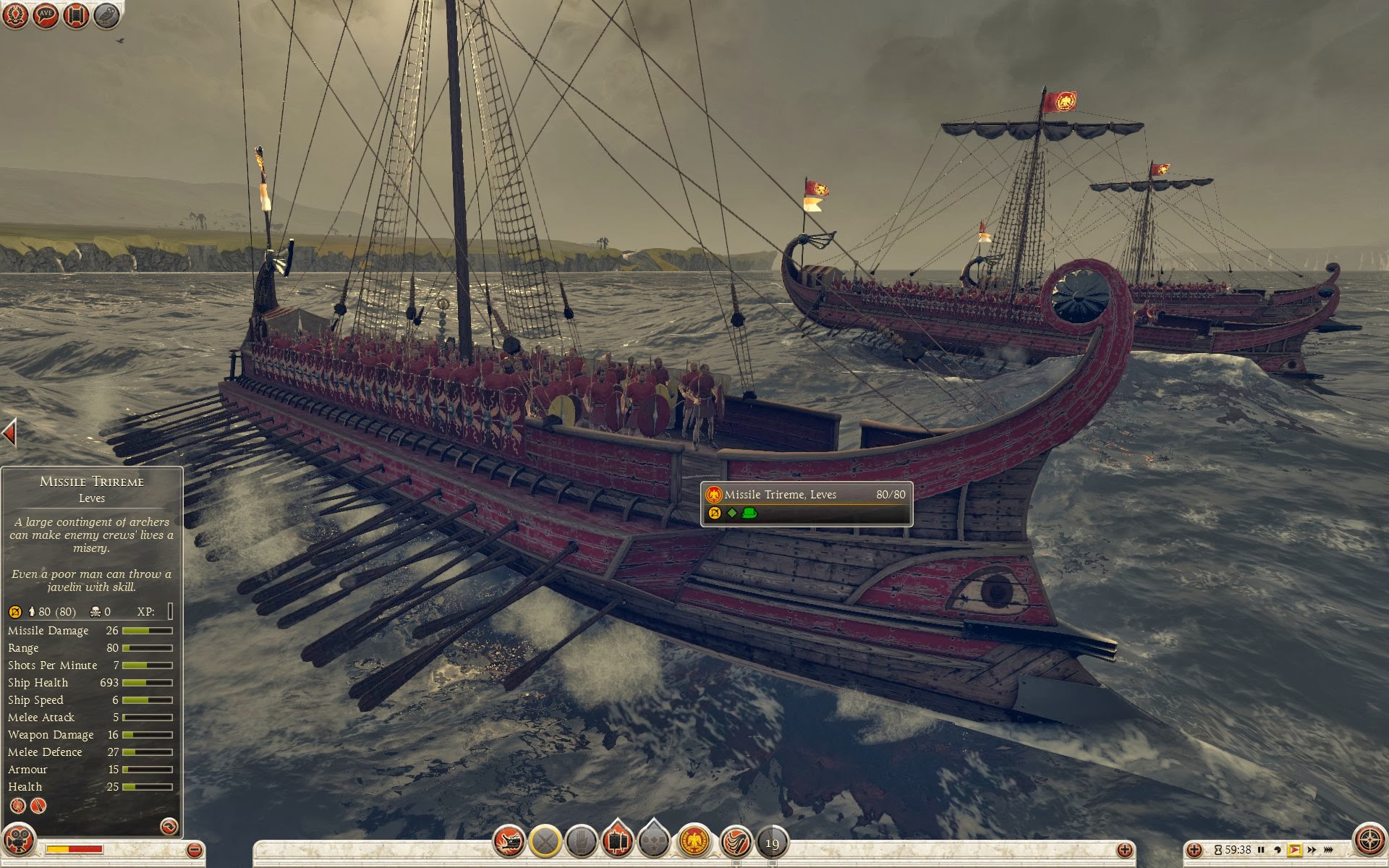Image resolution: width=1389 pixels, height=868 pixels.
Task: Set battle speed to normal play
Action: 1294,849
